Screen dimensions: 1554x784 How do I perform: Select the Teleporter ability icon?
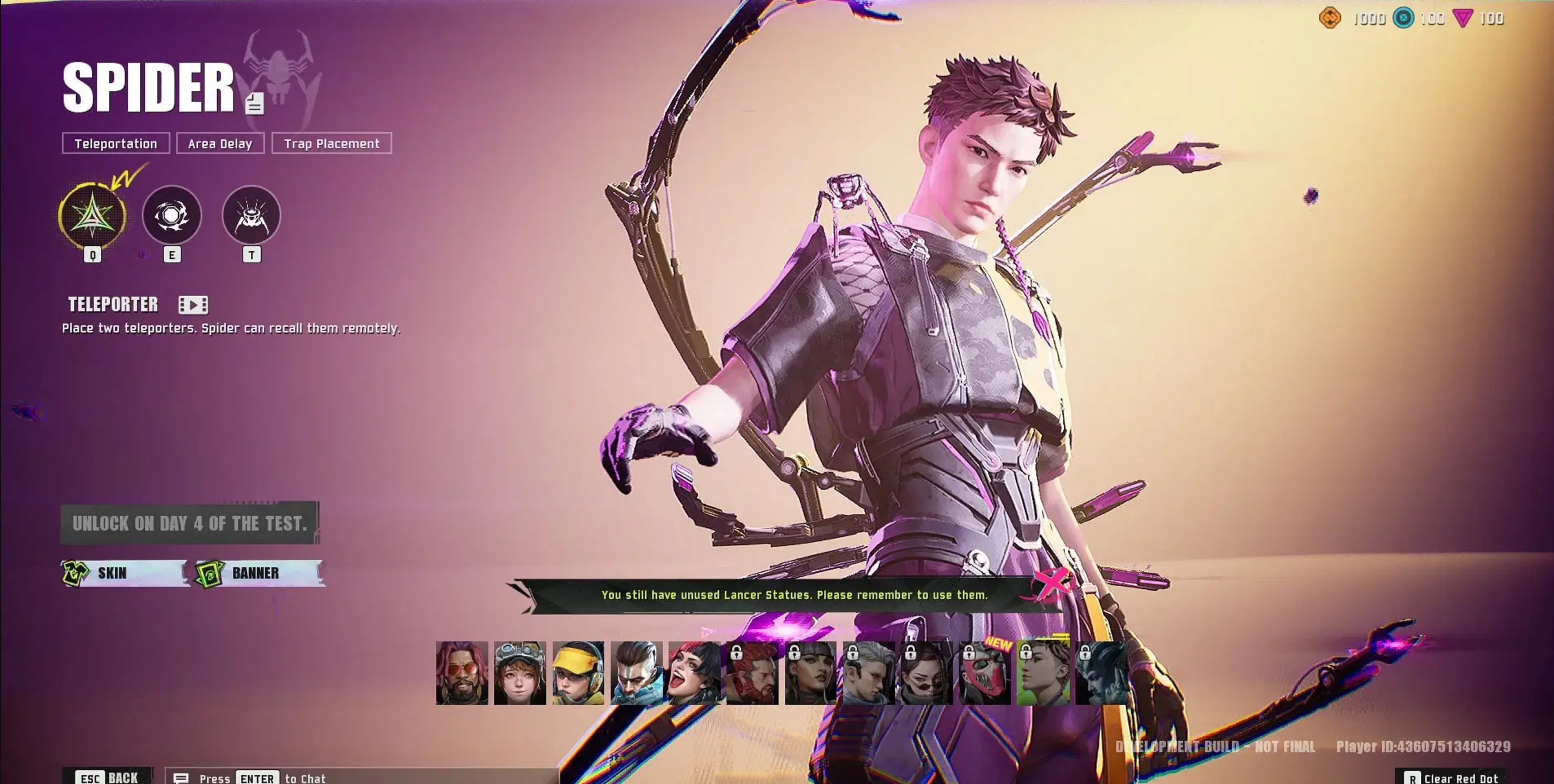[x=92, y=216]
